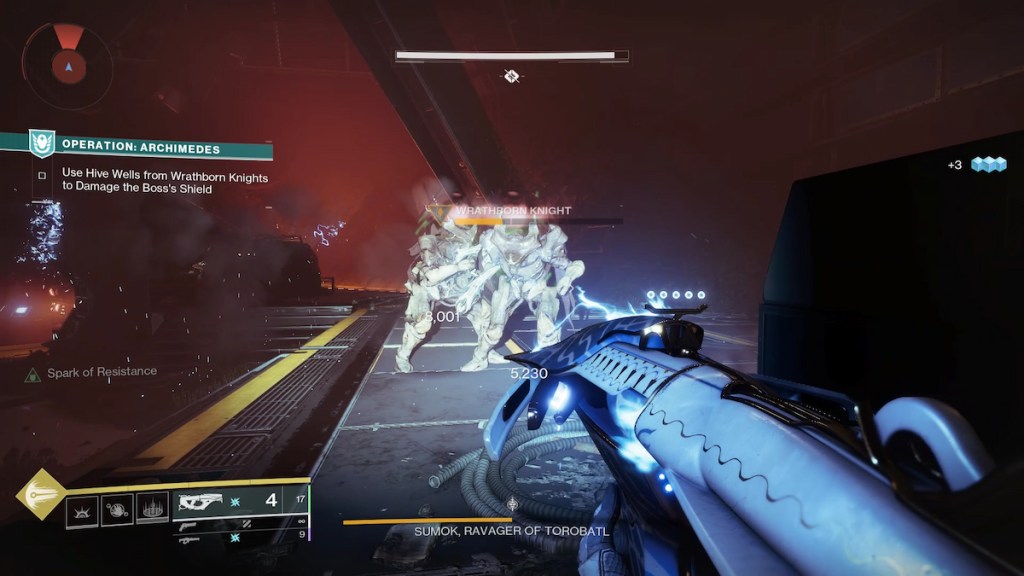Select the equipped heavy weapon slot

[240, 501]
